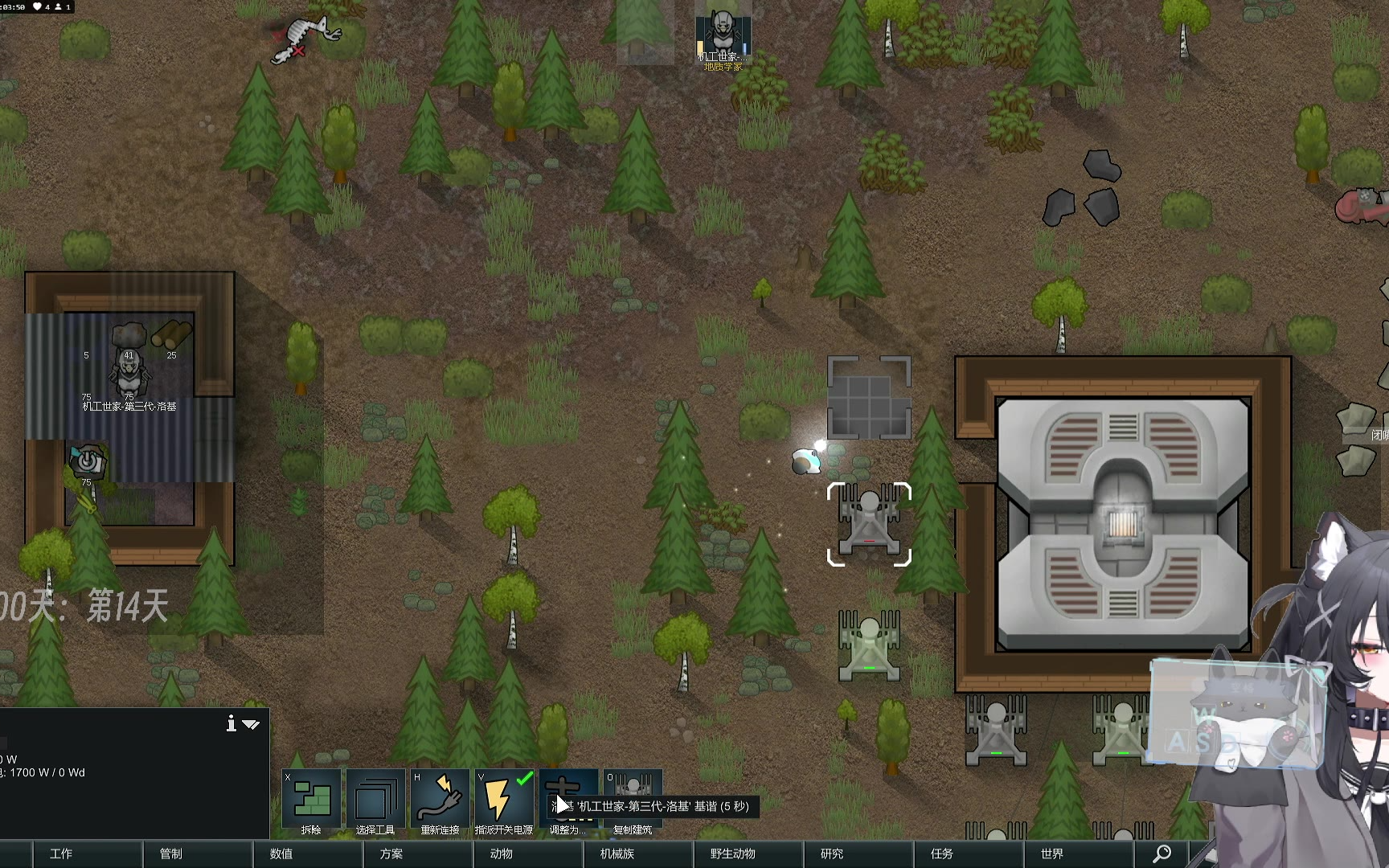Switch to the 世界 (World) view
1389x868 pixels.
(x=1052, y=854)
